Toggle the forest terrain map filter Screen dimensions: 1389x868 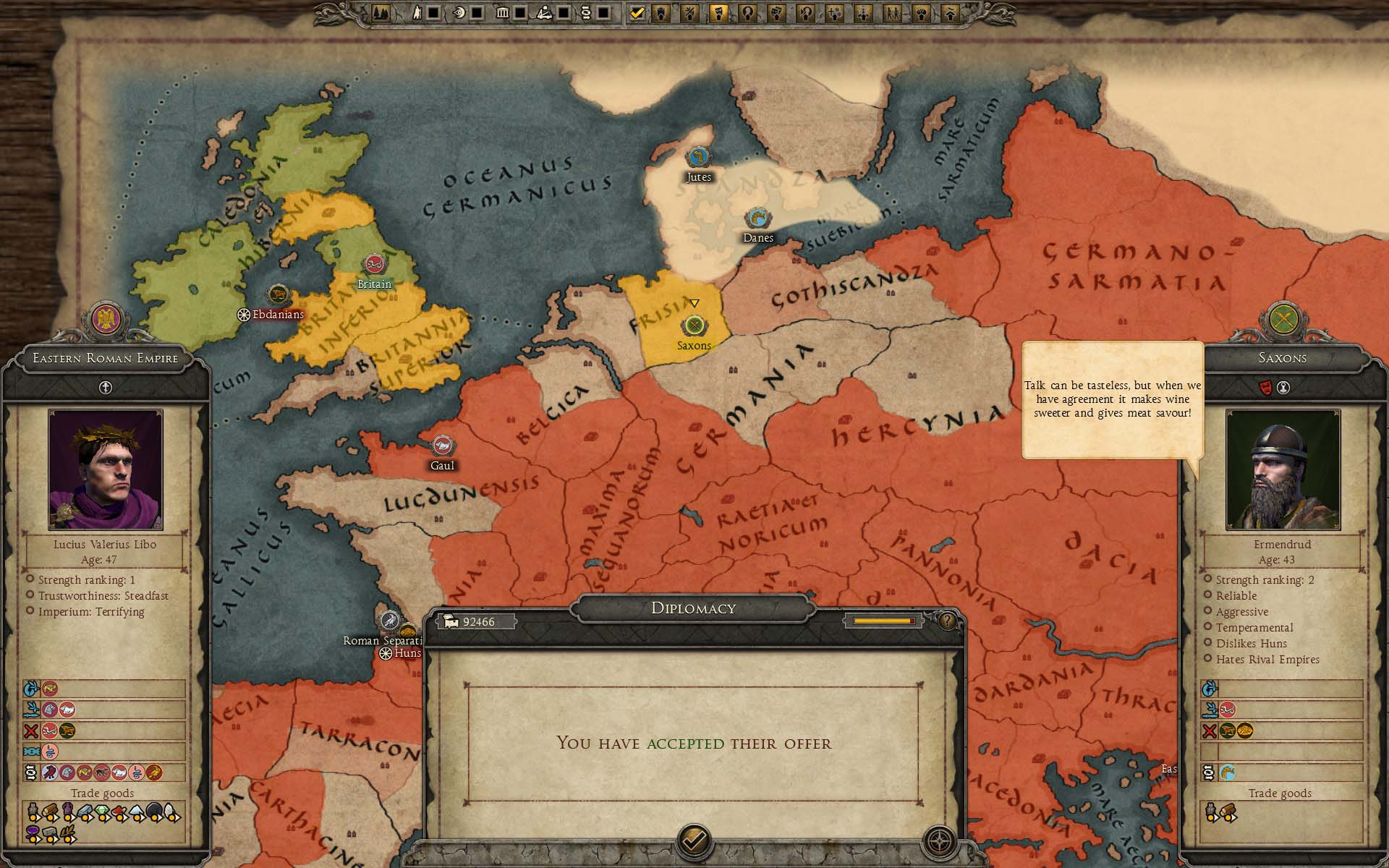pyautogui.click(x=382, y=12)
